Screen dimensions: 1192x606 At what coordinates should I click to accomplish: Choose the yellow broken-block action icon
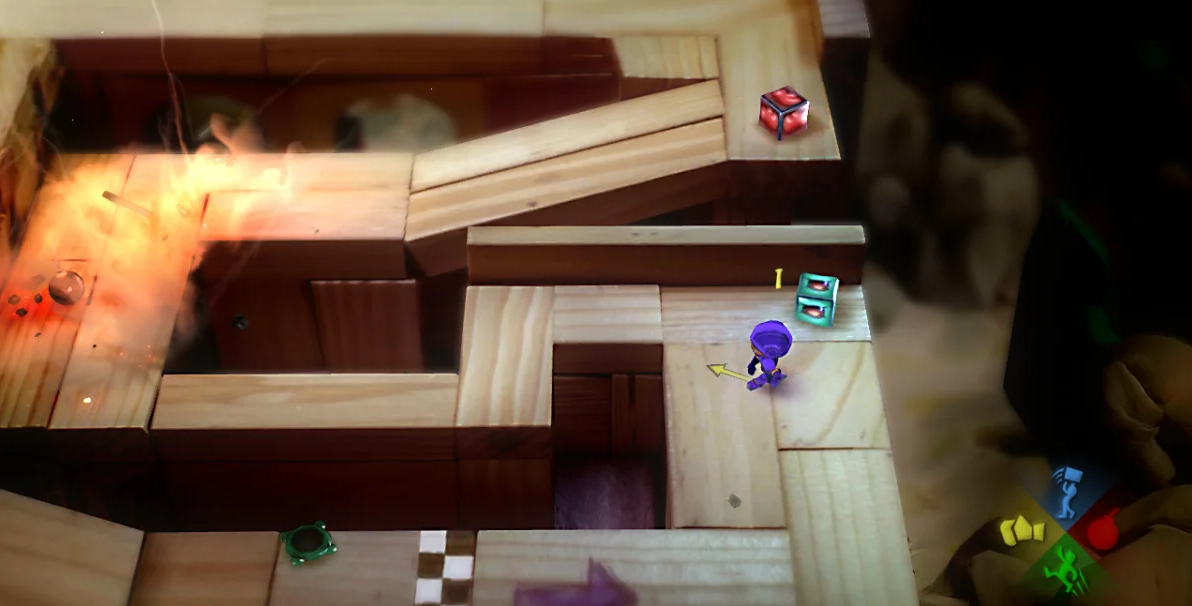(x=1022, y=530)
